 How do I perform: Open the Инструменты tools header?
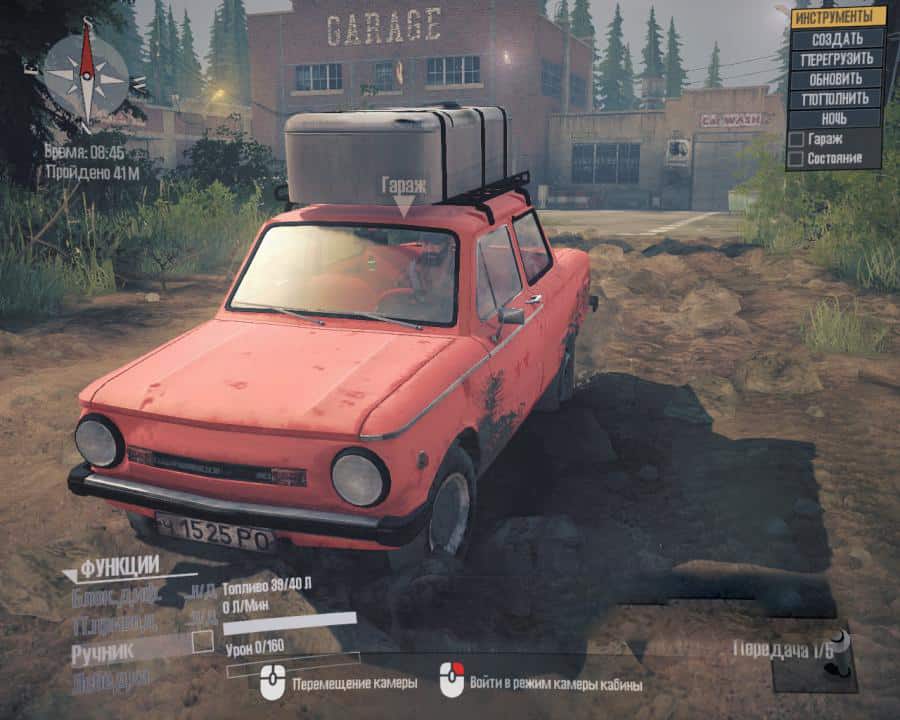(837, 17)
